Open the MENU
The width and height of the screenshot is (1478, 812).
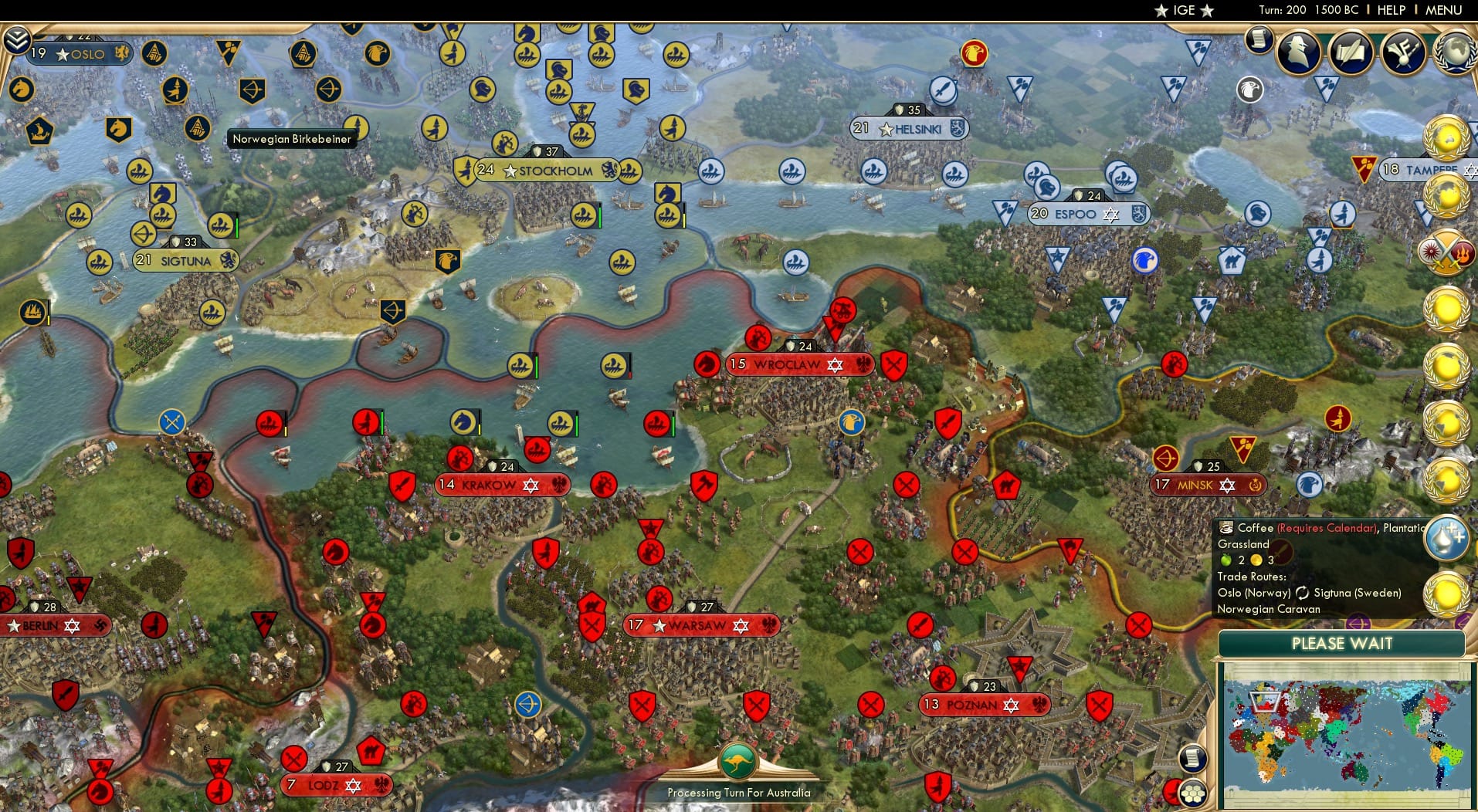tap(1442, 10)
